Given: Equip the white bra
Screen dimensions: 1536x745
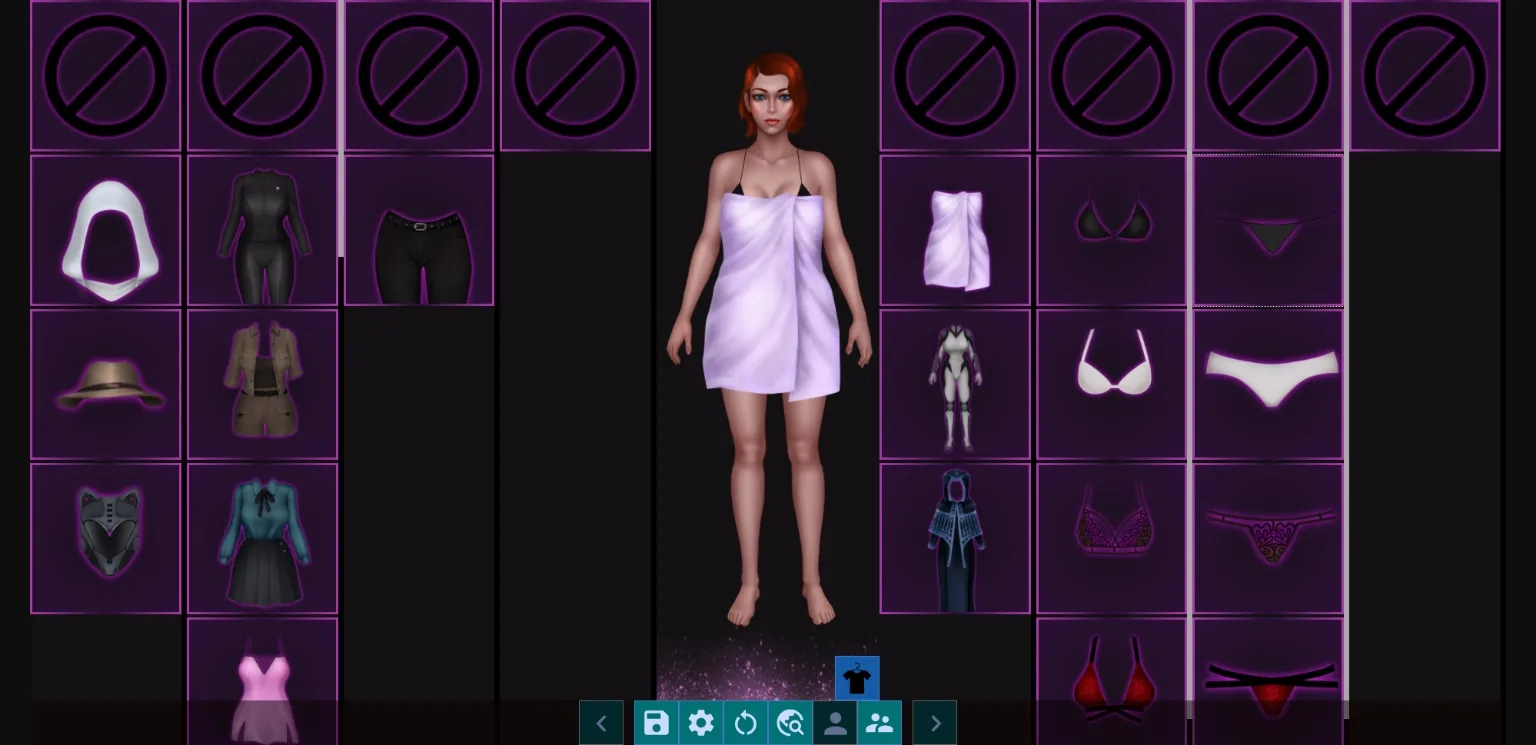Looking at the screenshot, I should tap(1111, 383).
